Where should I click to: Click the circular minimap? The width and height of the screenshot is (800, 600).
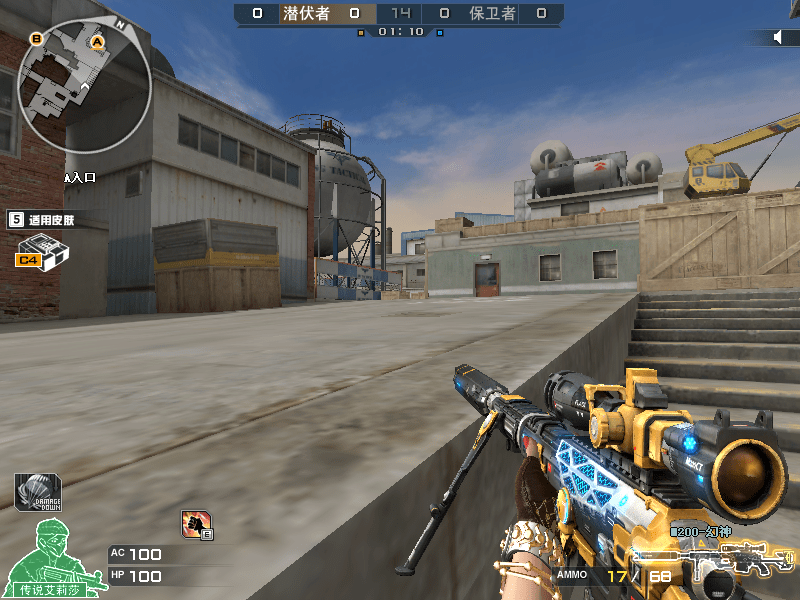click(x=86, y=87)
